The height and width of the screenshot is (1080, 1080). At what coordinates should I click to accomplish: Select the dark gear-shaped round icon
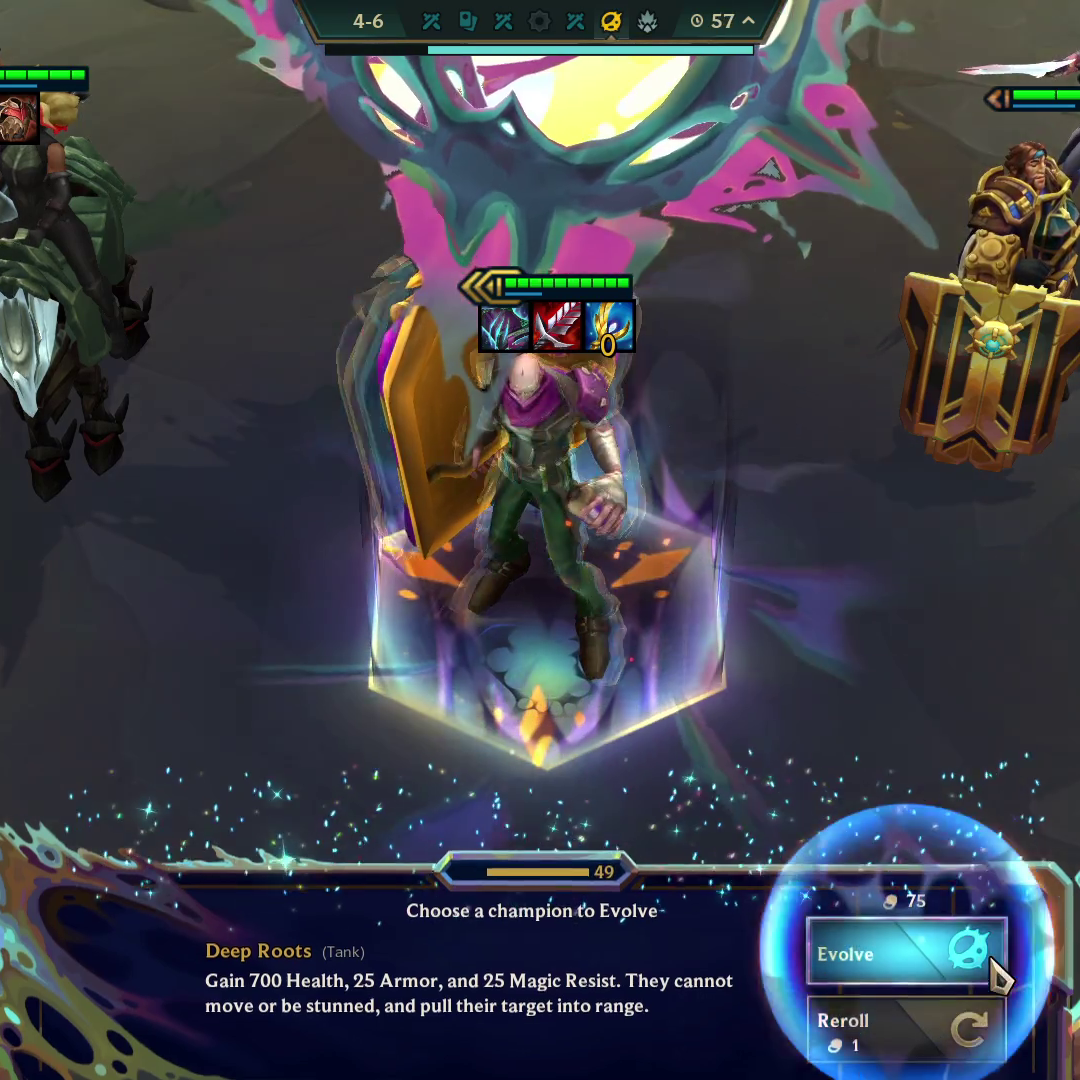539,22
